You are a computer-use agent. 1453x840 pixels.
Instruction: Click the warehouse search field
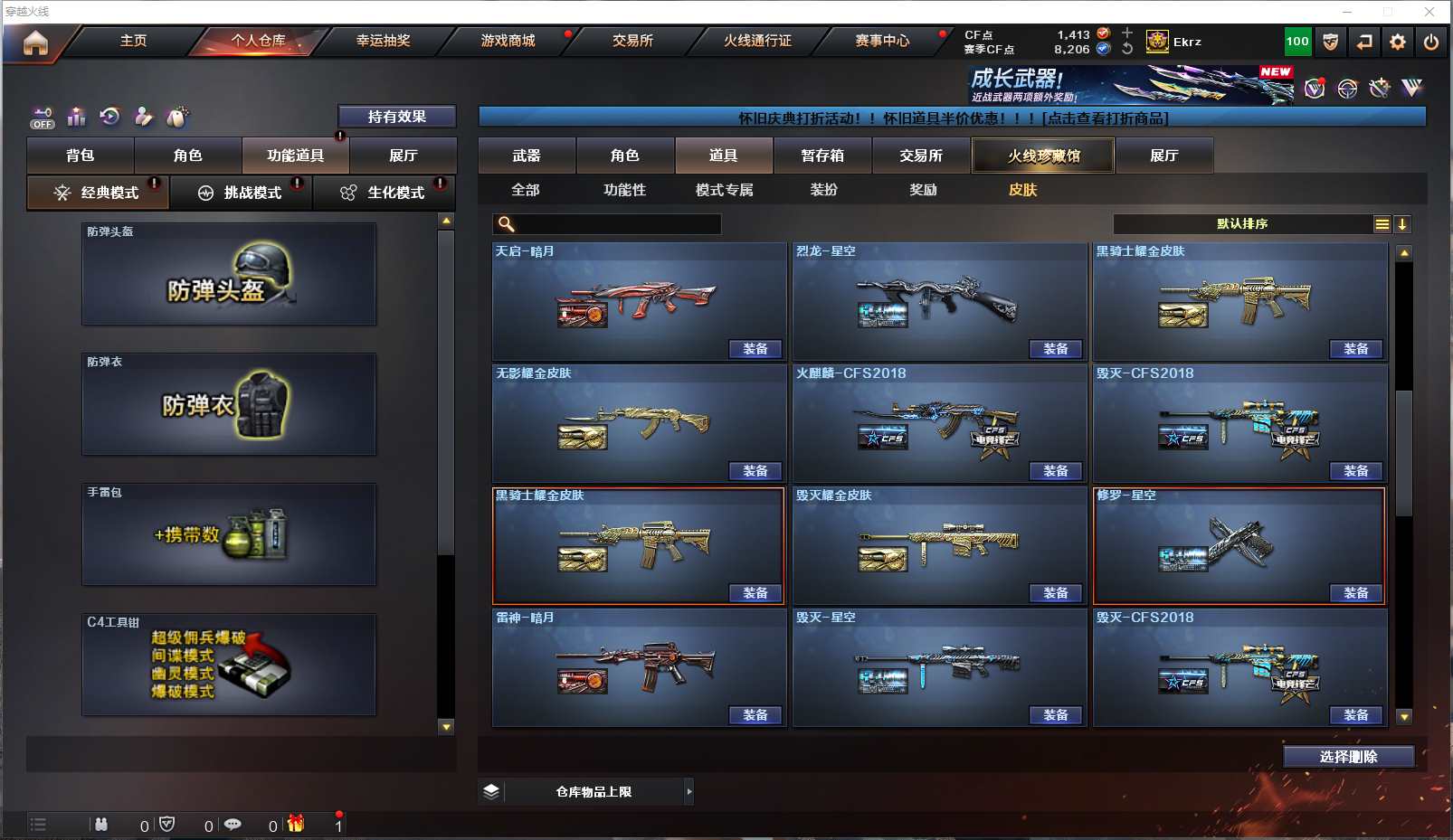(x=615, y=224)
